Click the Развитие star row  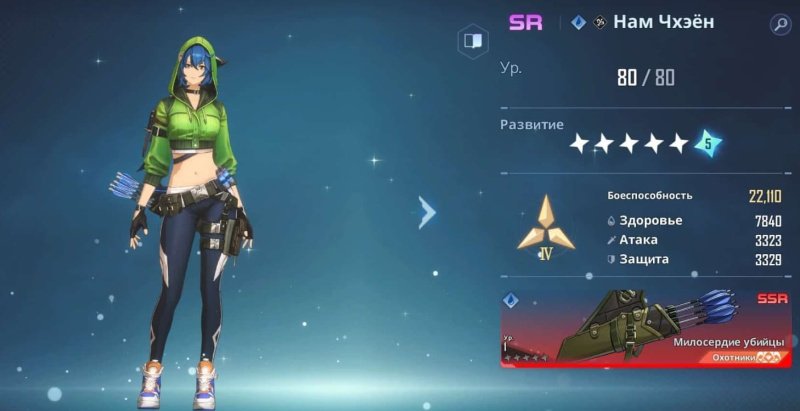(x=629, y=144)
